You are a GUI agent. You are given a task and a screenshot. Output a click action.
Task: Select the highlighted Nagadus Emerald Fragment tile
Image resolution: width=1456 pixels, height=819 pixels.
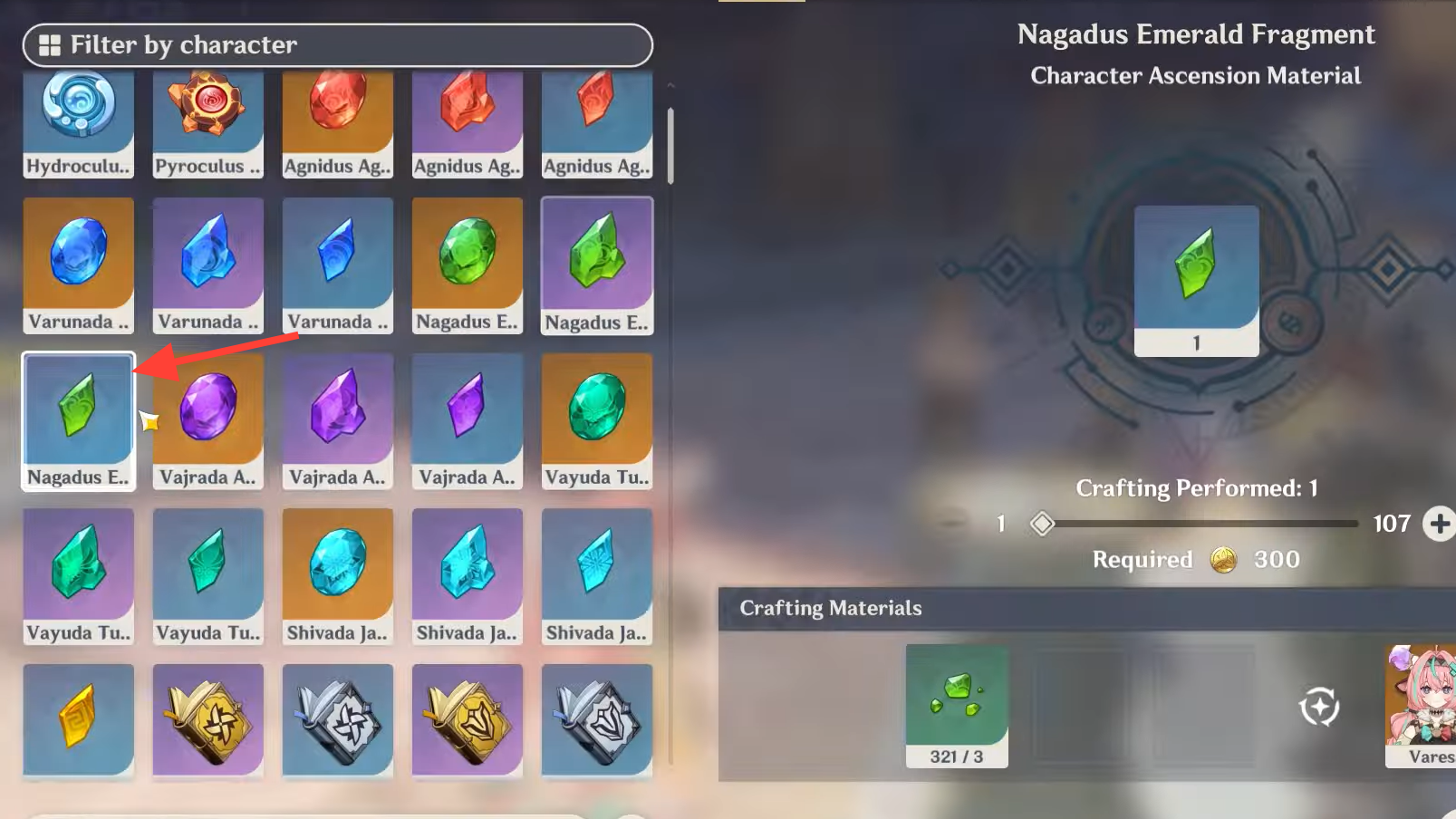pos(79,421)
